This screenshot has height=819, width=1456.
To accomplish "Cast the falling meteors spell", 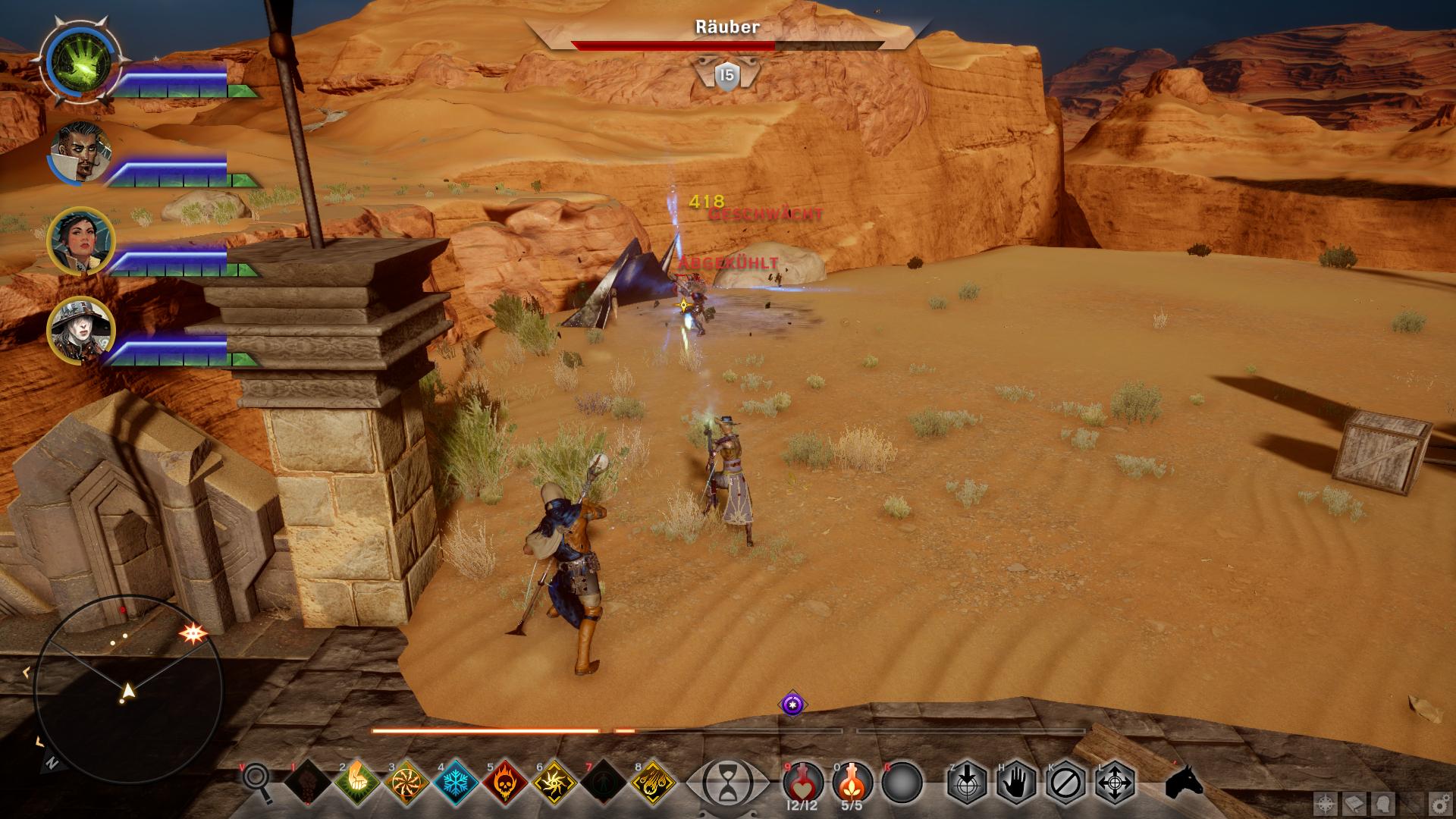I will (653, 781).
